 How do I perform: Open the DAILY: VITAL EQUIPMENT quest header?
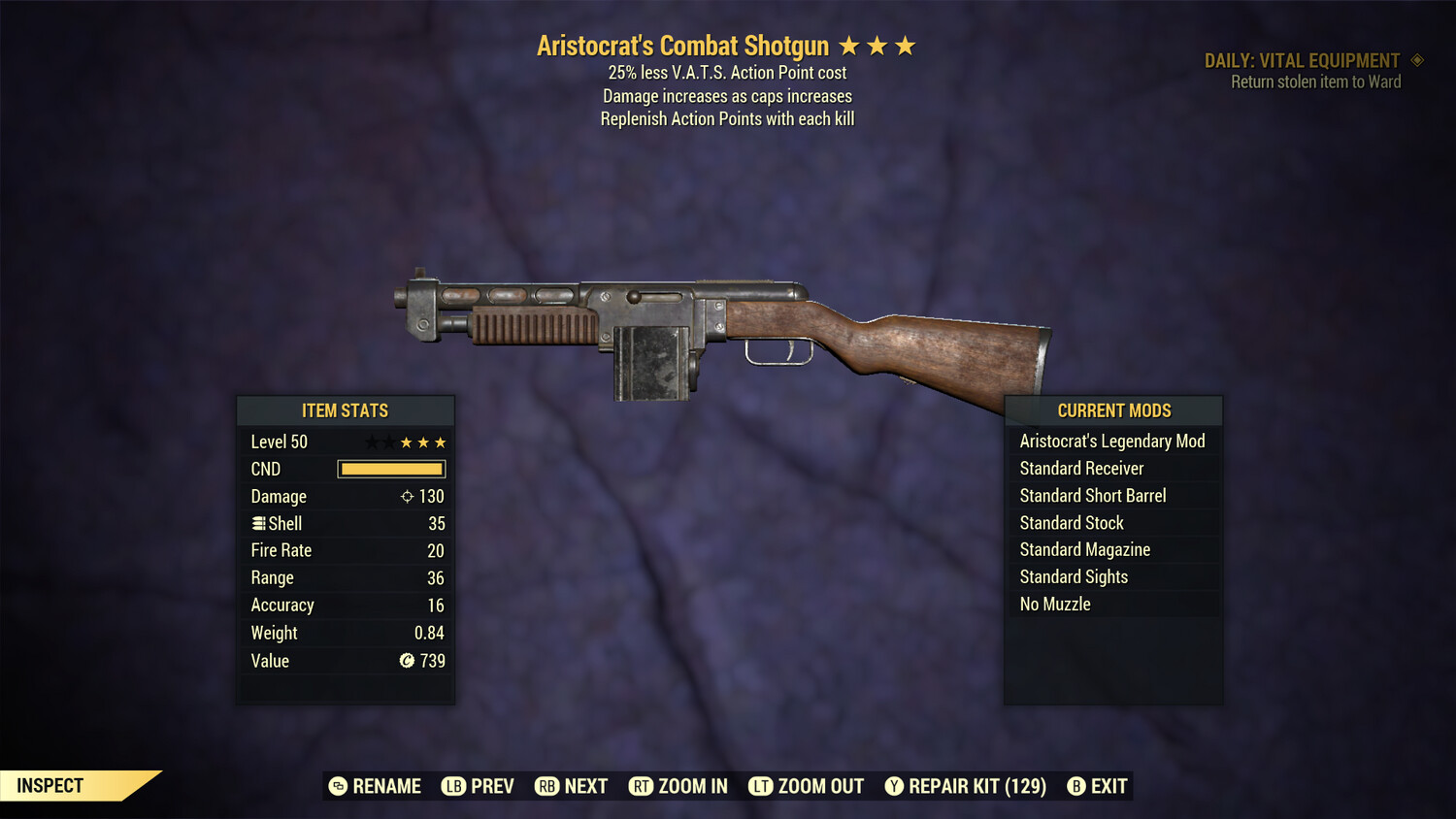(1302, 59)
